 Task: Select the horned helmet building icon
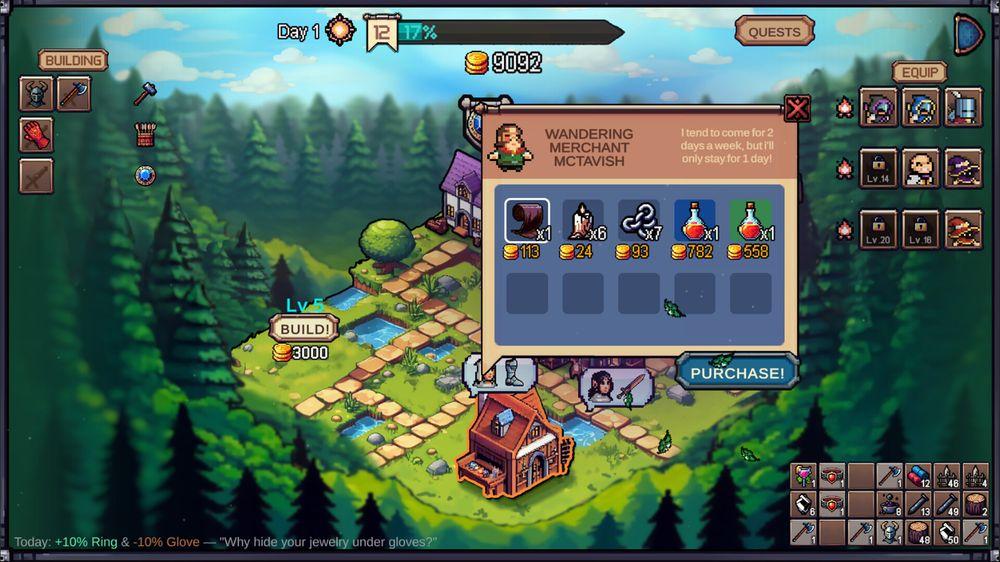click(x=36, y=95)
